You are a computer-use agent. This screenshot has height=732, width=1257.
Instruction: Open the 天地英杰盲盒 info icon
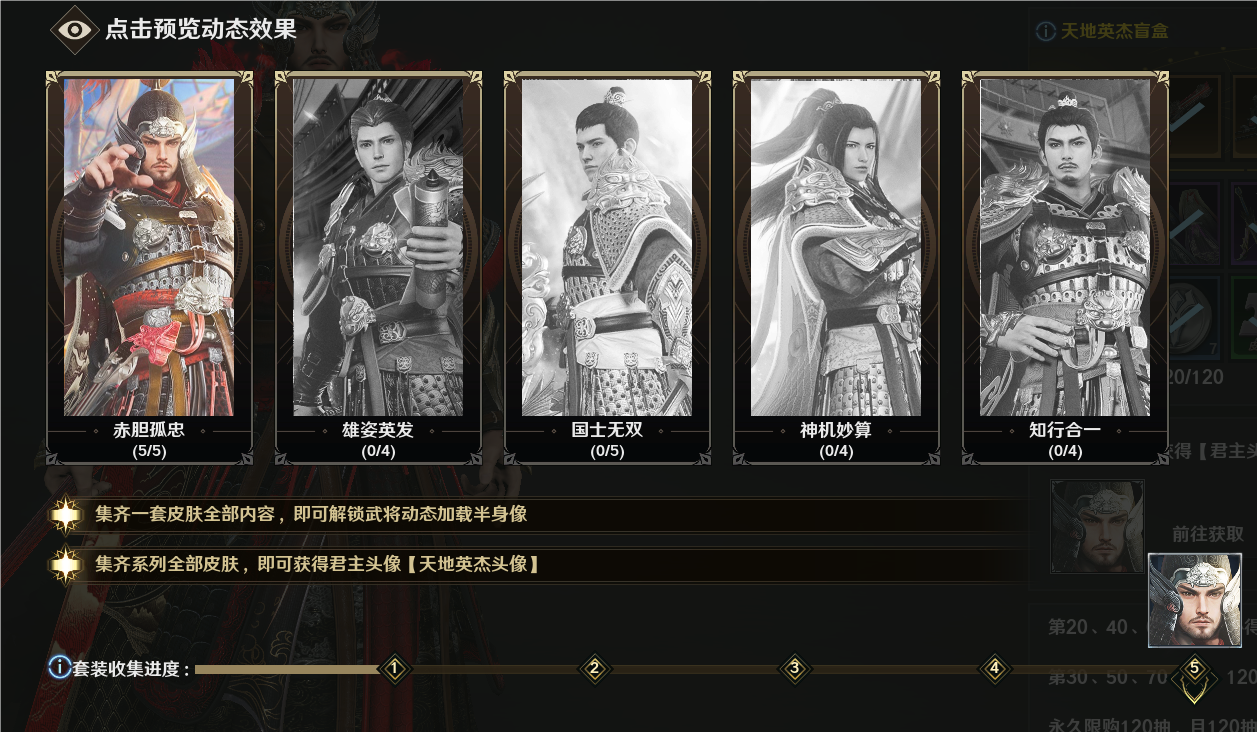1045,31
